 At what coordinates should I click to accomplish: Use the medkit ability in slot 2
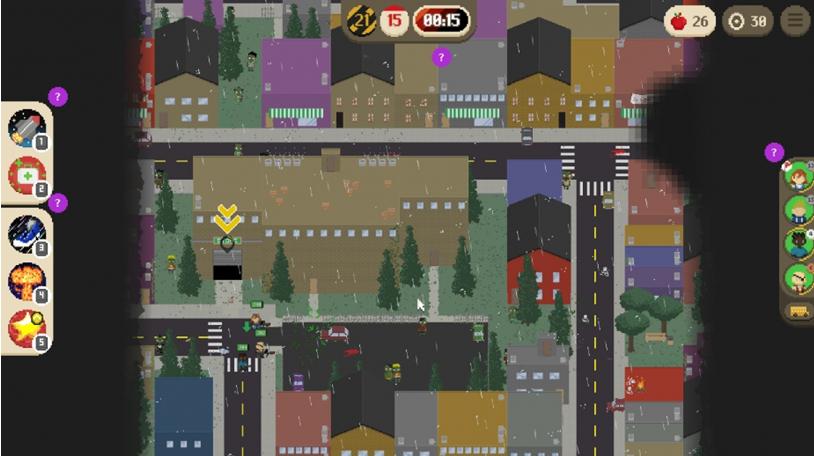tap(26, 175)
